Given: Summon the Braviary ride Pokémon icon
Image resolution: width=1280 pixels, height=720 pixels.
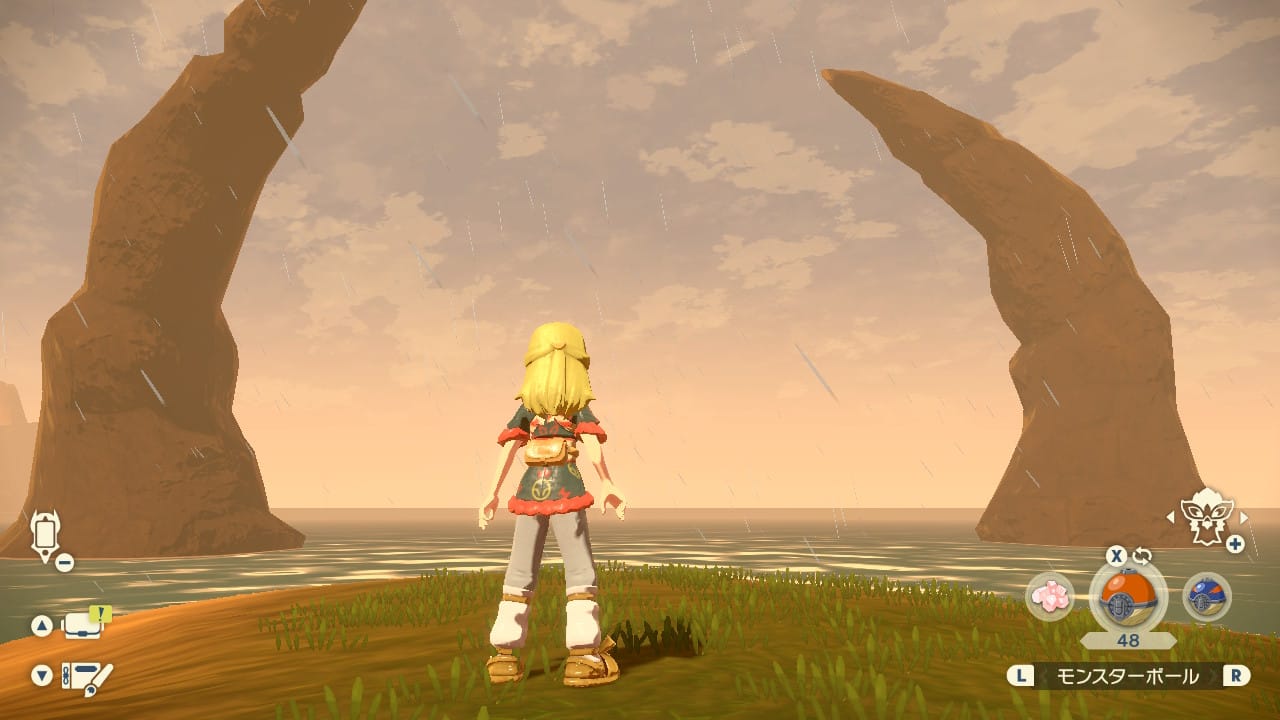Looking at the screenshot, I should (x=1207, y=516).
